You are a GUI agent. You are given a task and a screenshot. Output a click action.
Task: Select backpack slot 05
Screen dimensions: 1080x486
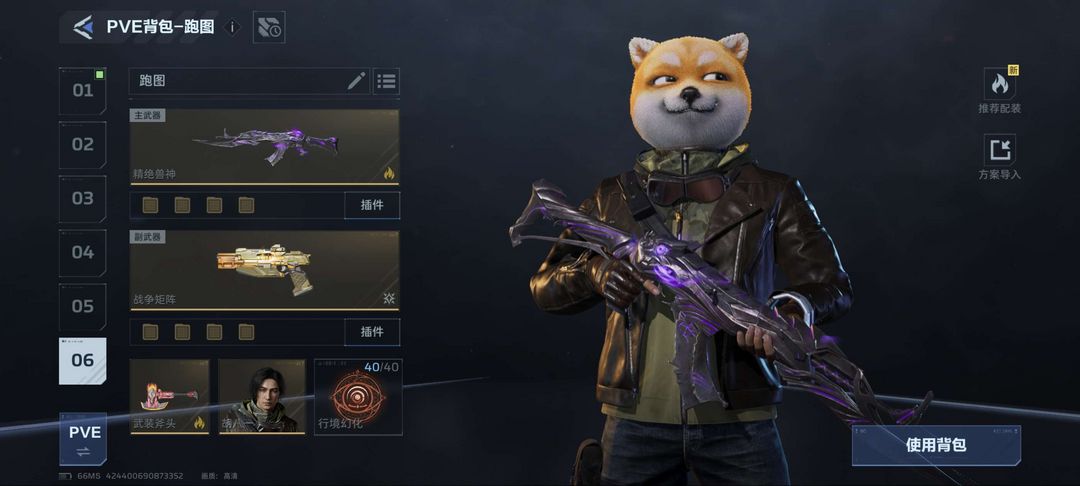(x=82, y=307)
